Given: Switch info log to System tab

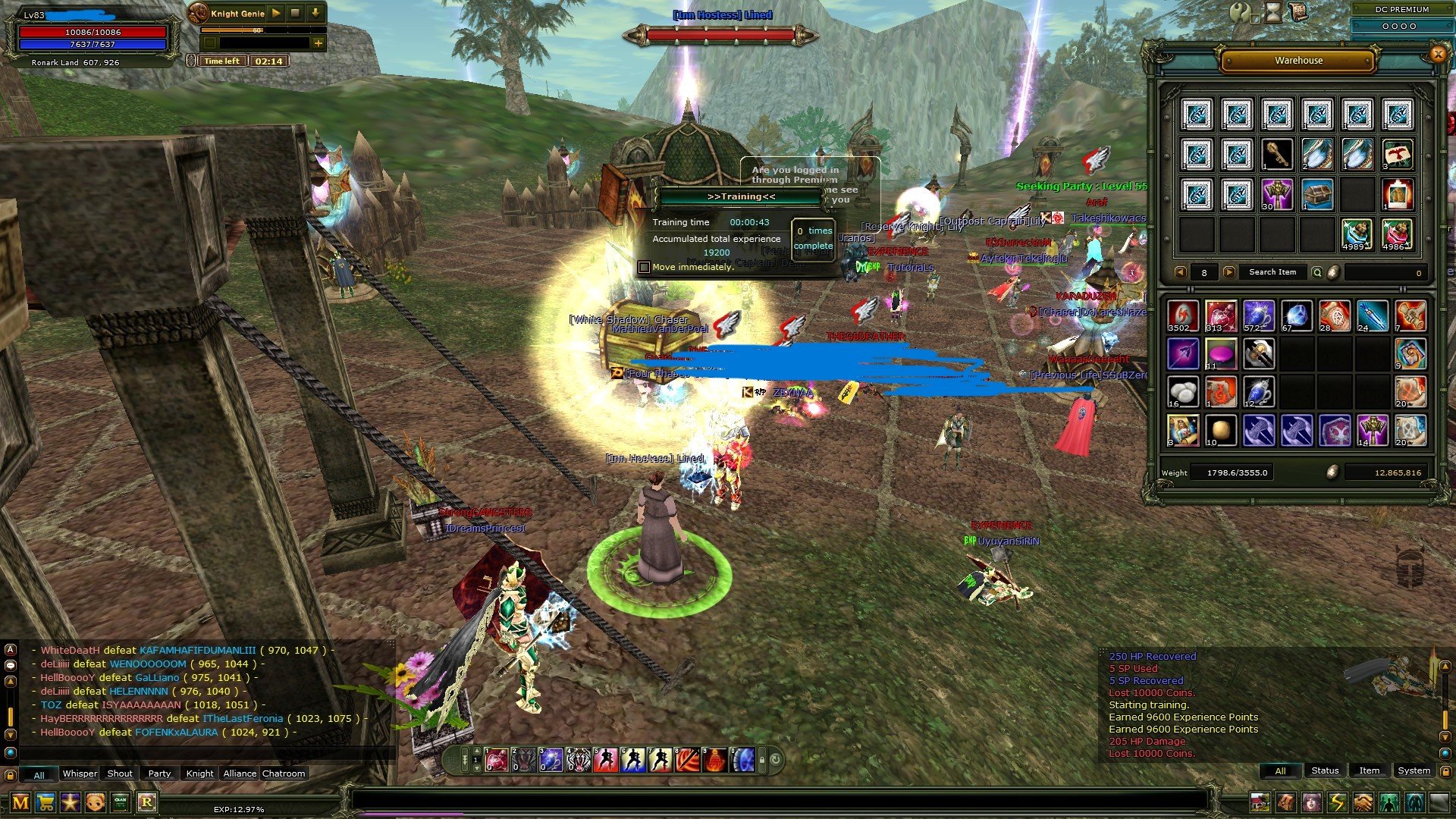Looking at the screenshot, I should coord(1414,770).
